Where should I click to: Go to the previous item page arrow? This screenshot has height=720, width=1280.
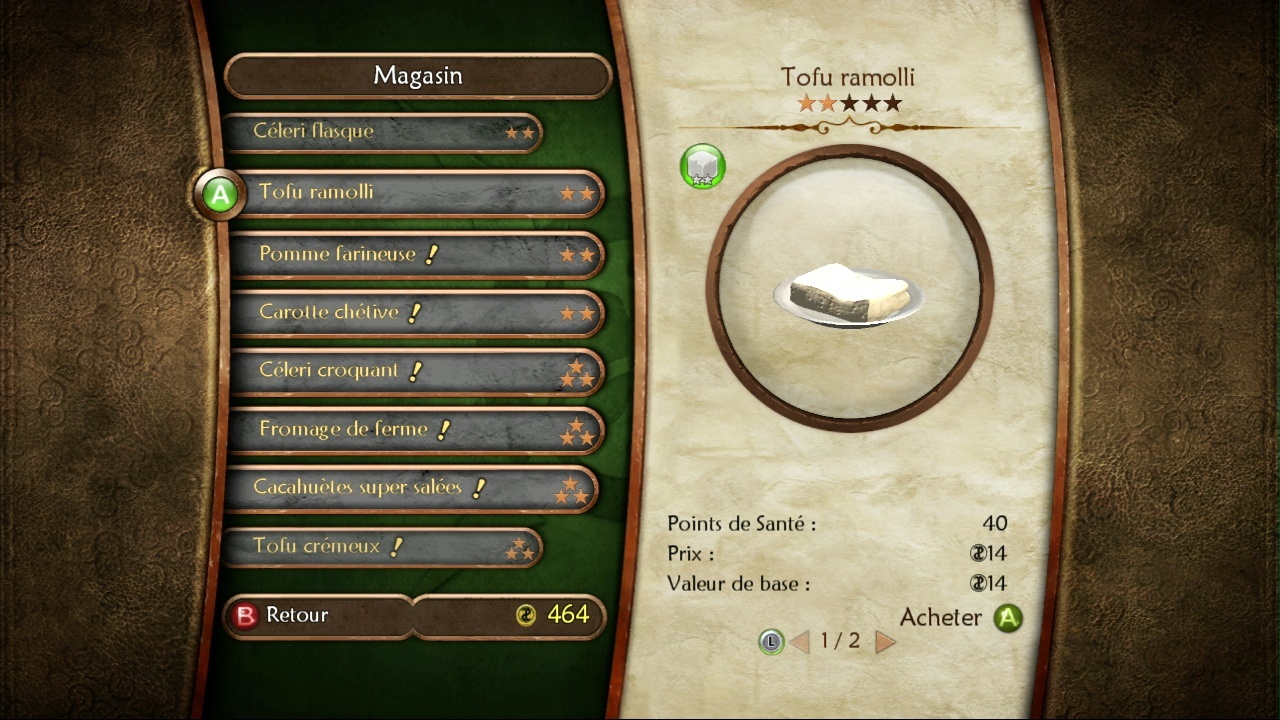[799, 641]
